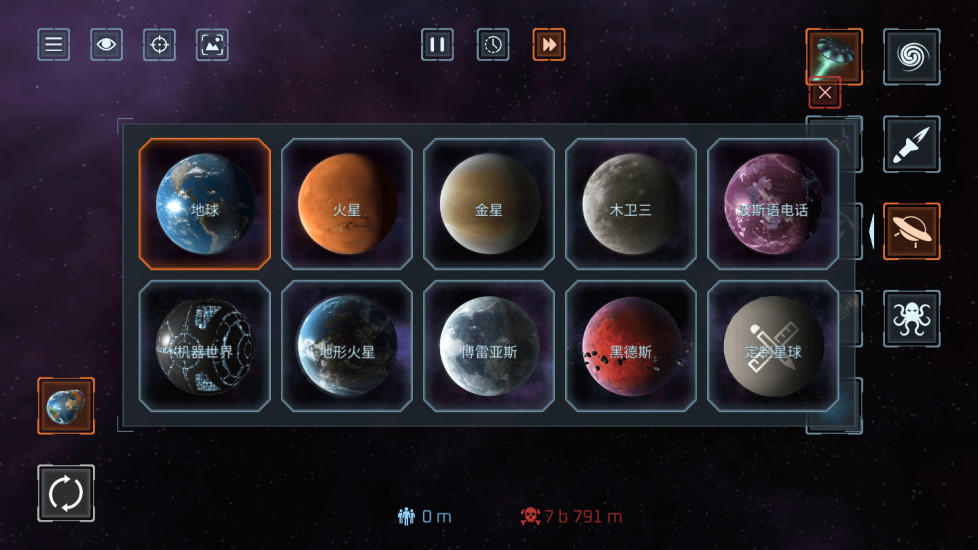978x550 pixels.
Task: Open the 定制星球 custom planet option
Action: [x=773, y=346]
